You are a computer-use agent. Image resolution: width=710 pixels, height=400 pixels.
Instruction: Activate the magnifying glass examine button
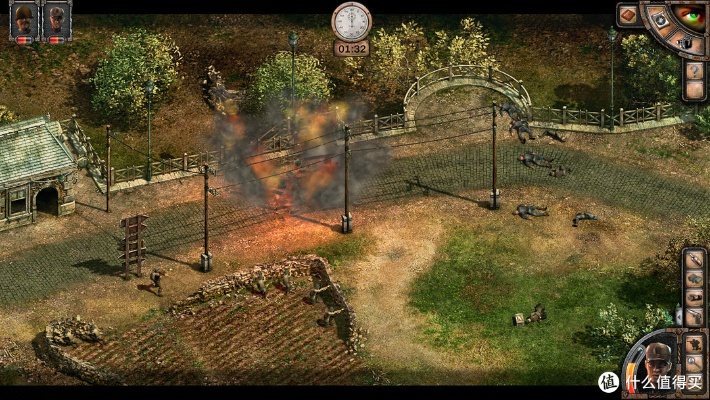(692, 361)
